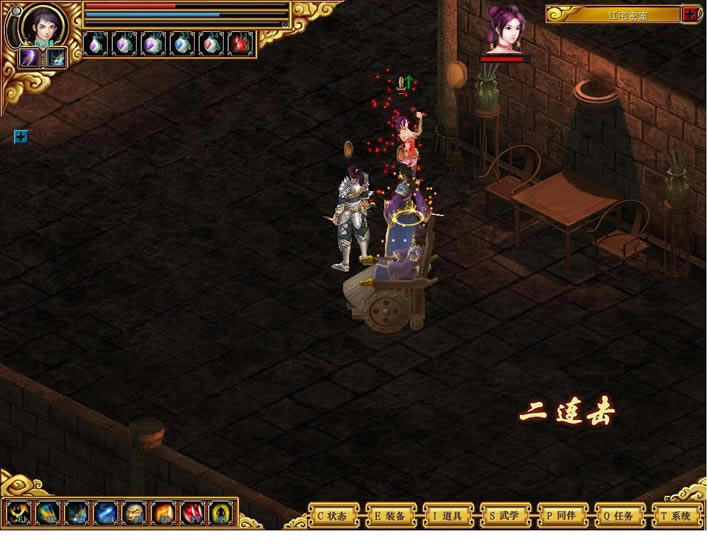This screenshot has height=553, width=708.
Task: Use the red claw skill
Action: coord(192,514)
